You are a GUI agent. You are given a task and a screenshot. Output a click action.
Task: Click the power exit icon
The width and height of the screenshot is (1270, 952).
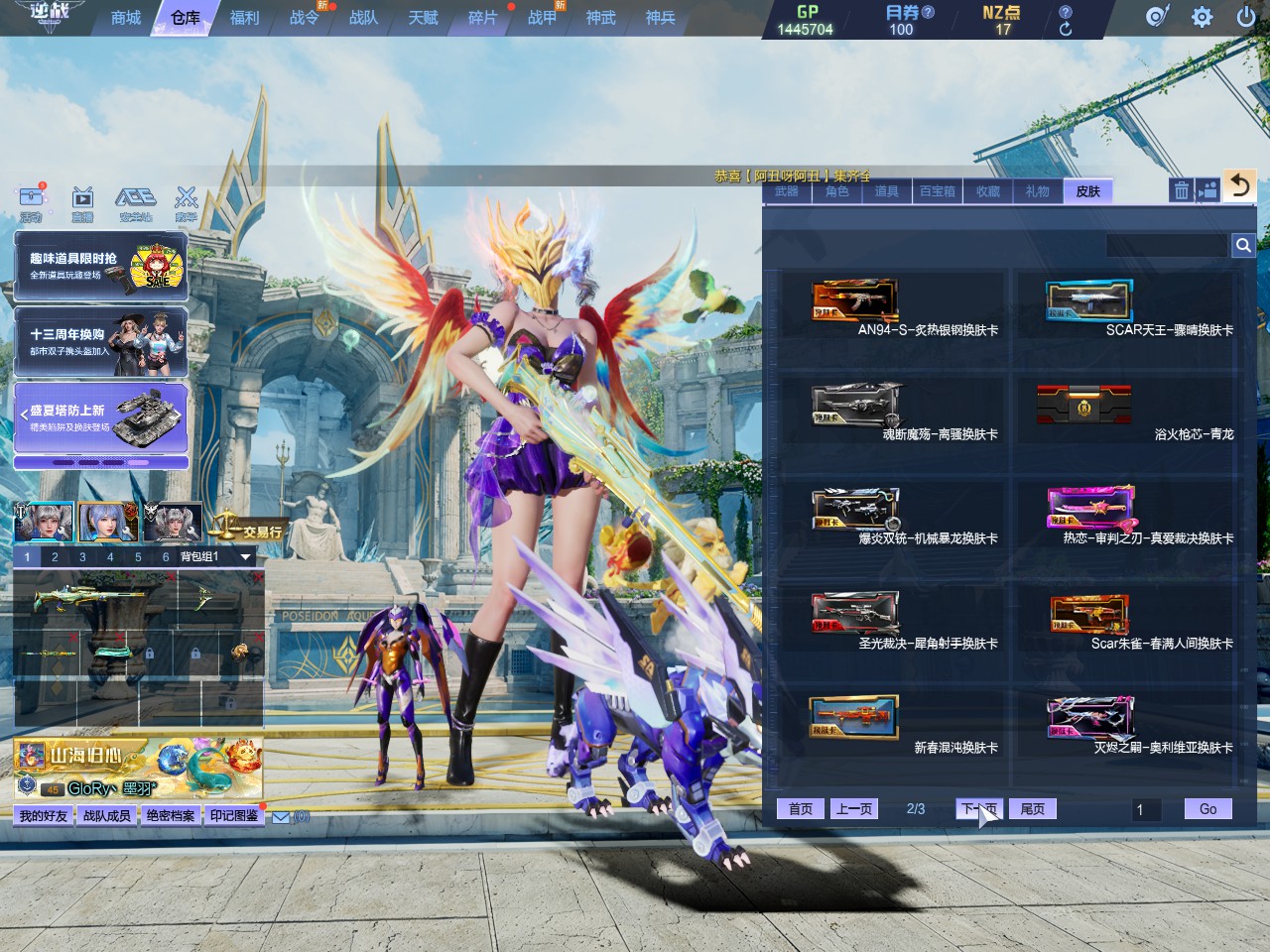pyautogui.click(x=1246, y=17)
